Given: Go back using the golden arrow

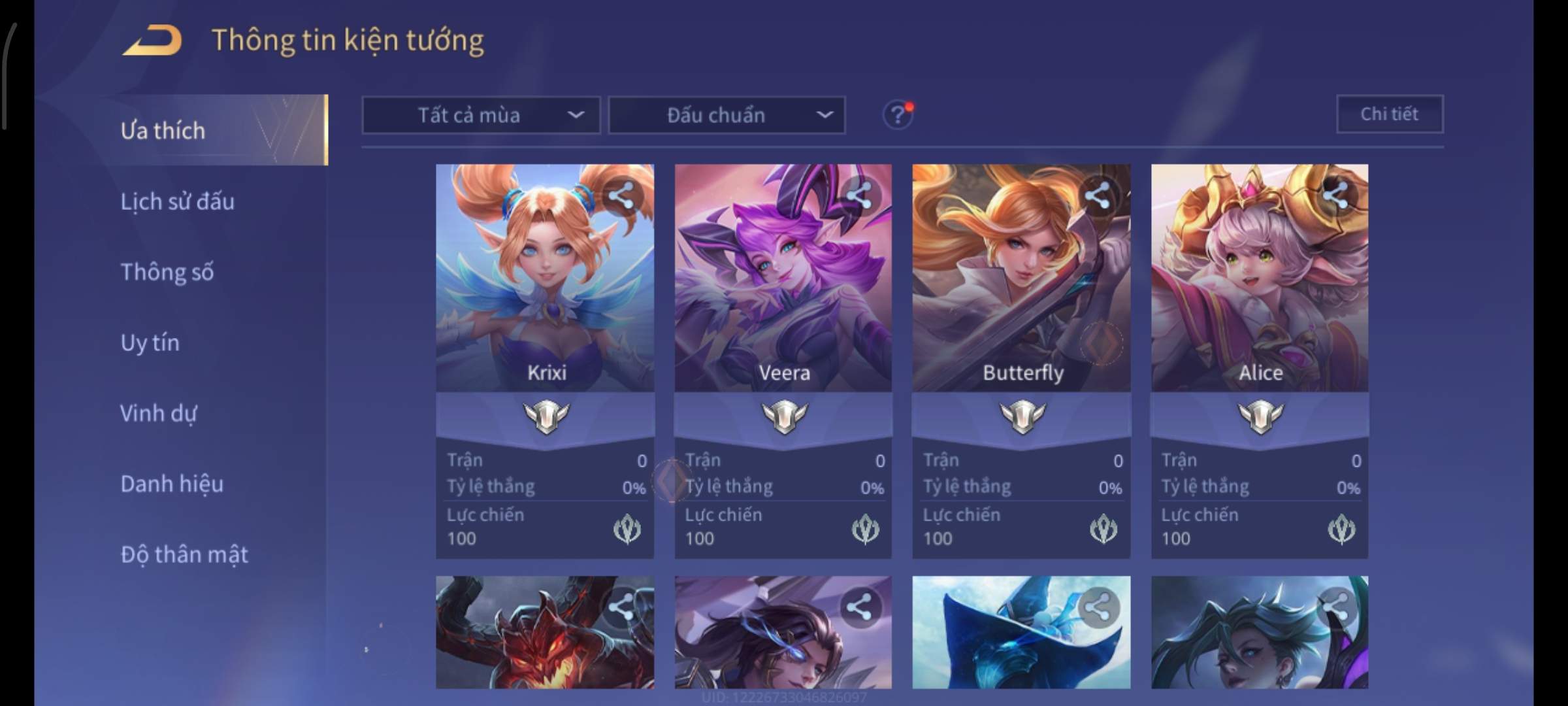Looking at the screenshot, I should (x=152, y=41).
